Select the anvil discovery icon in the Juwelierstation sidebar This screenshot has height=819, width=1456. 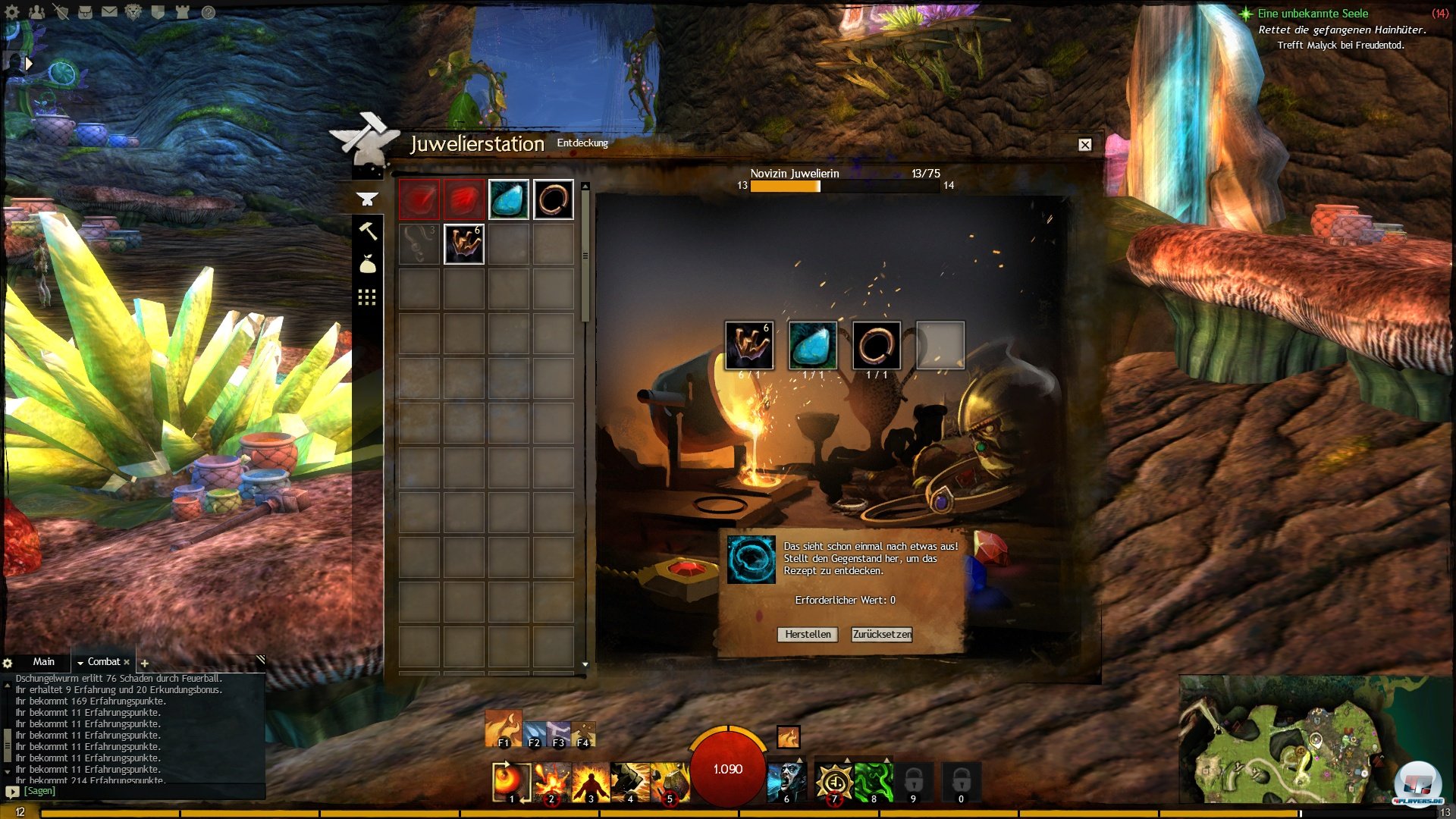point(367,199)
